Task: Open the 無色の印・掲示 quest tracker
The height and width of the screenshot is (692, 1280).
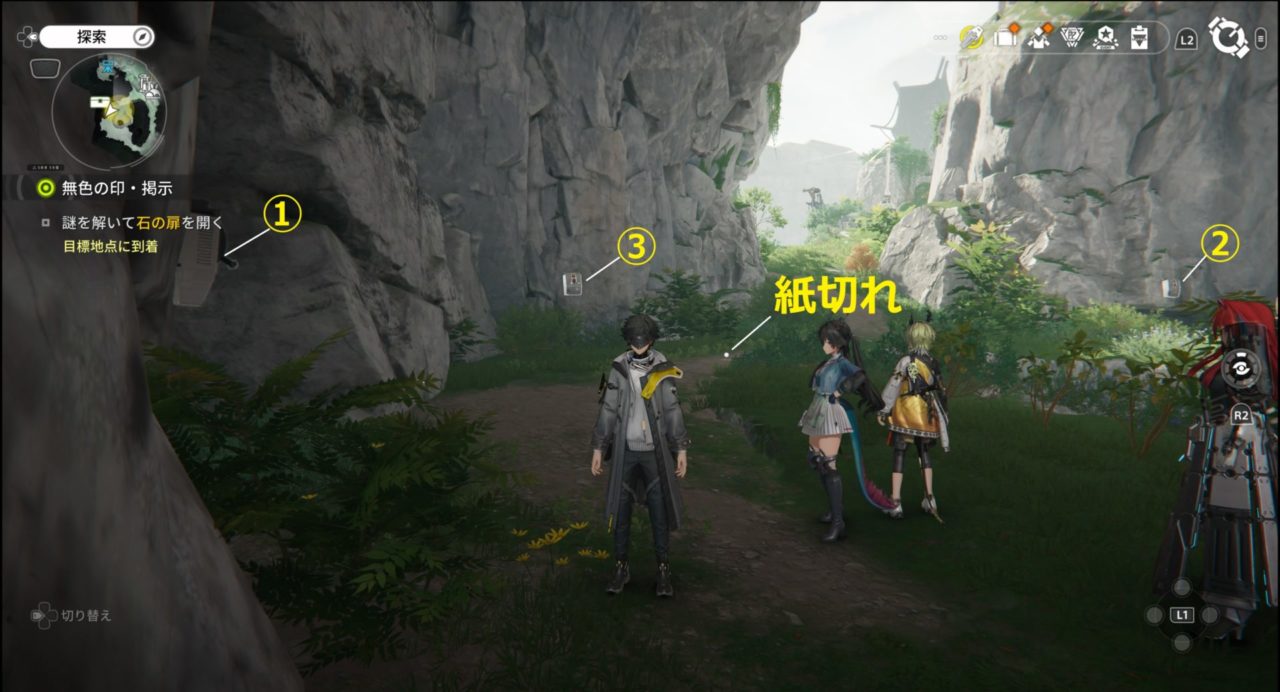Action: [x=103, y=187]
